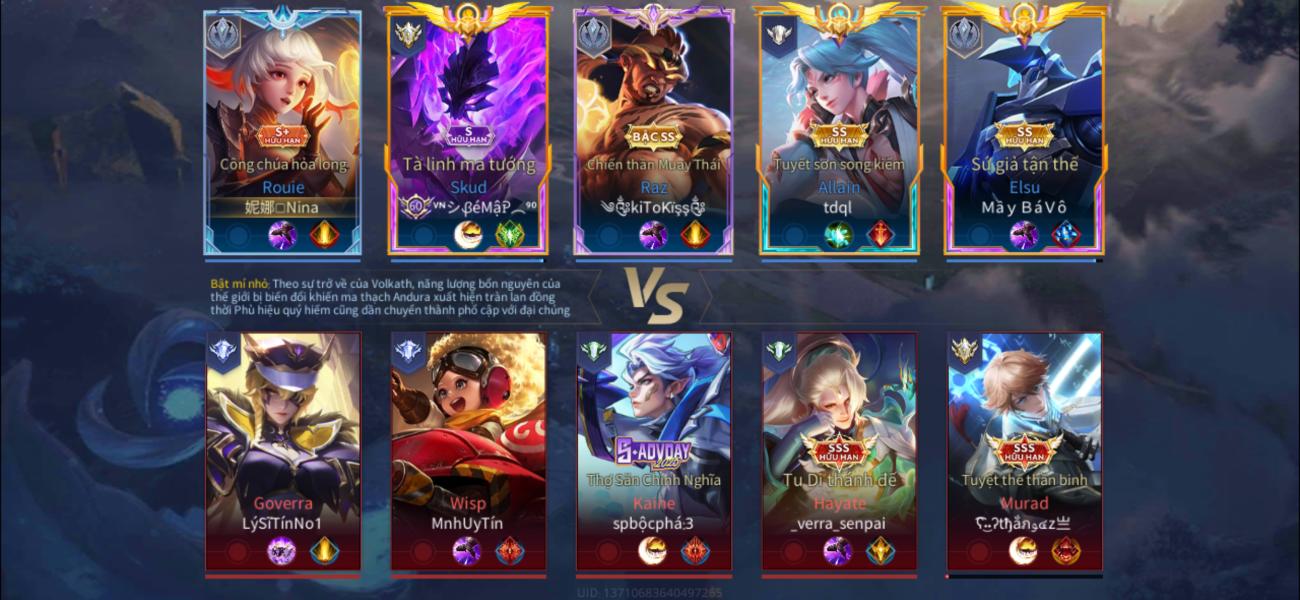This screenshot has height=600, width=1300.
Task: Select the Wisp hero card
Action: 468,450
